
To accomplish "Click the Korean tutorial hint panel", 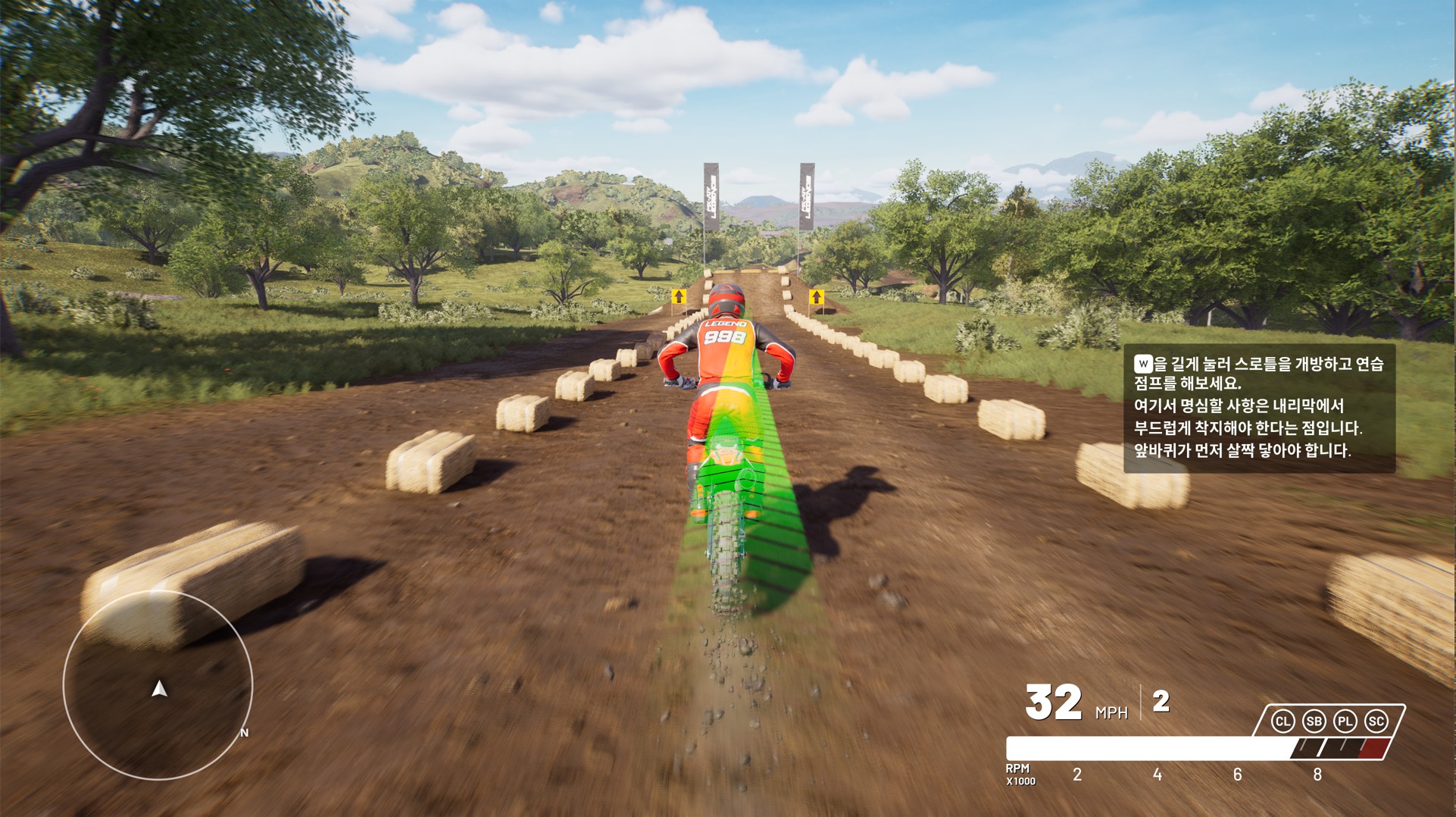I will (x=1258, y=408).
